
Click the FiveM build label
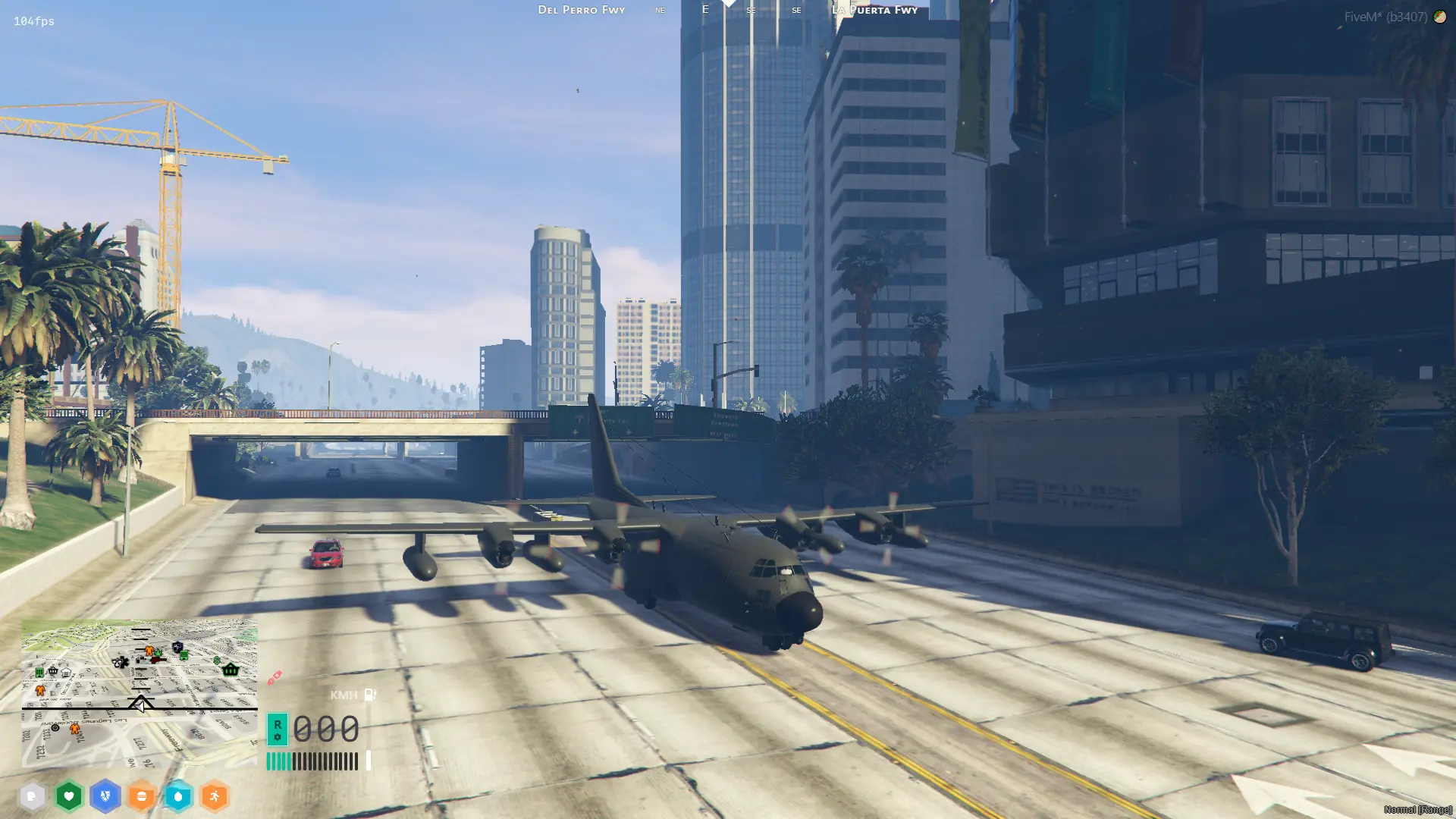[x=1385, y=17]
